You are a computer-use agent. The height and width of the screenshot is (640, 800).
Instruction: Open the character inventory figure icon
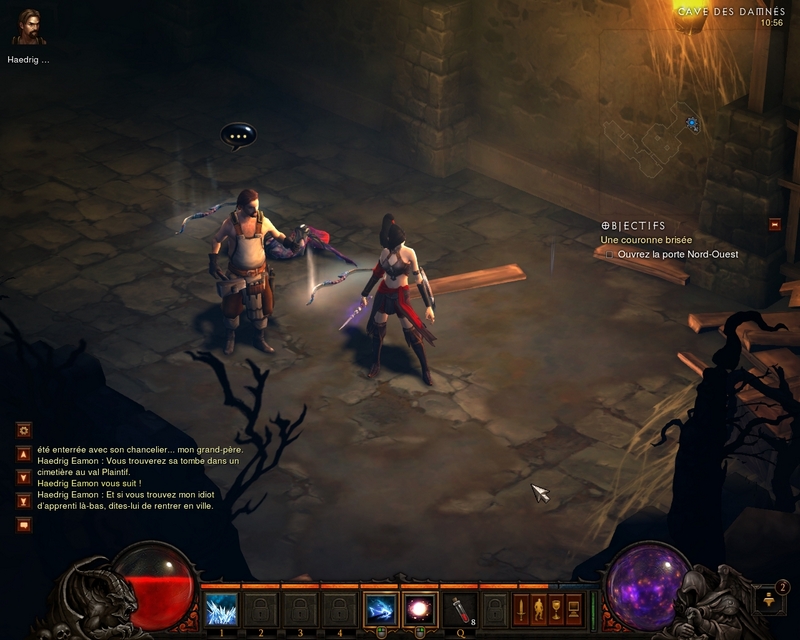539,607
